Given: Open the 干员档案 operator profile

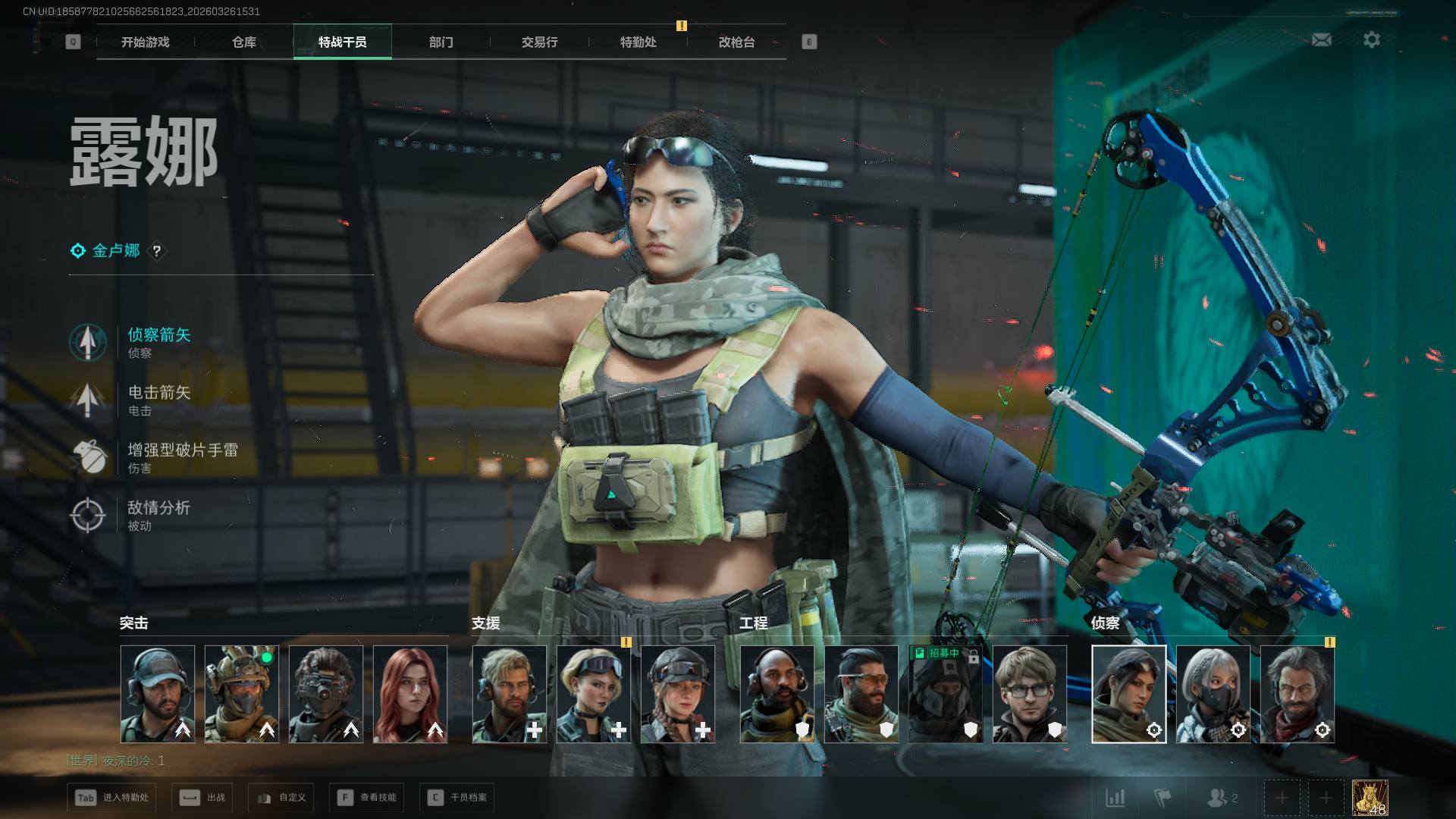Looking at the screenshot, I should tap(457, 798).
